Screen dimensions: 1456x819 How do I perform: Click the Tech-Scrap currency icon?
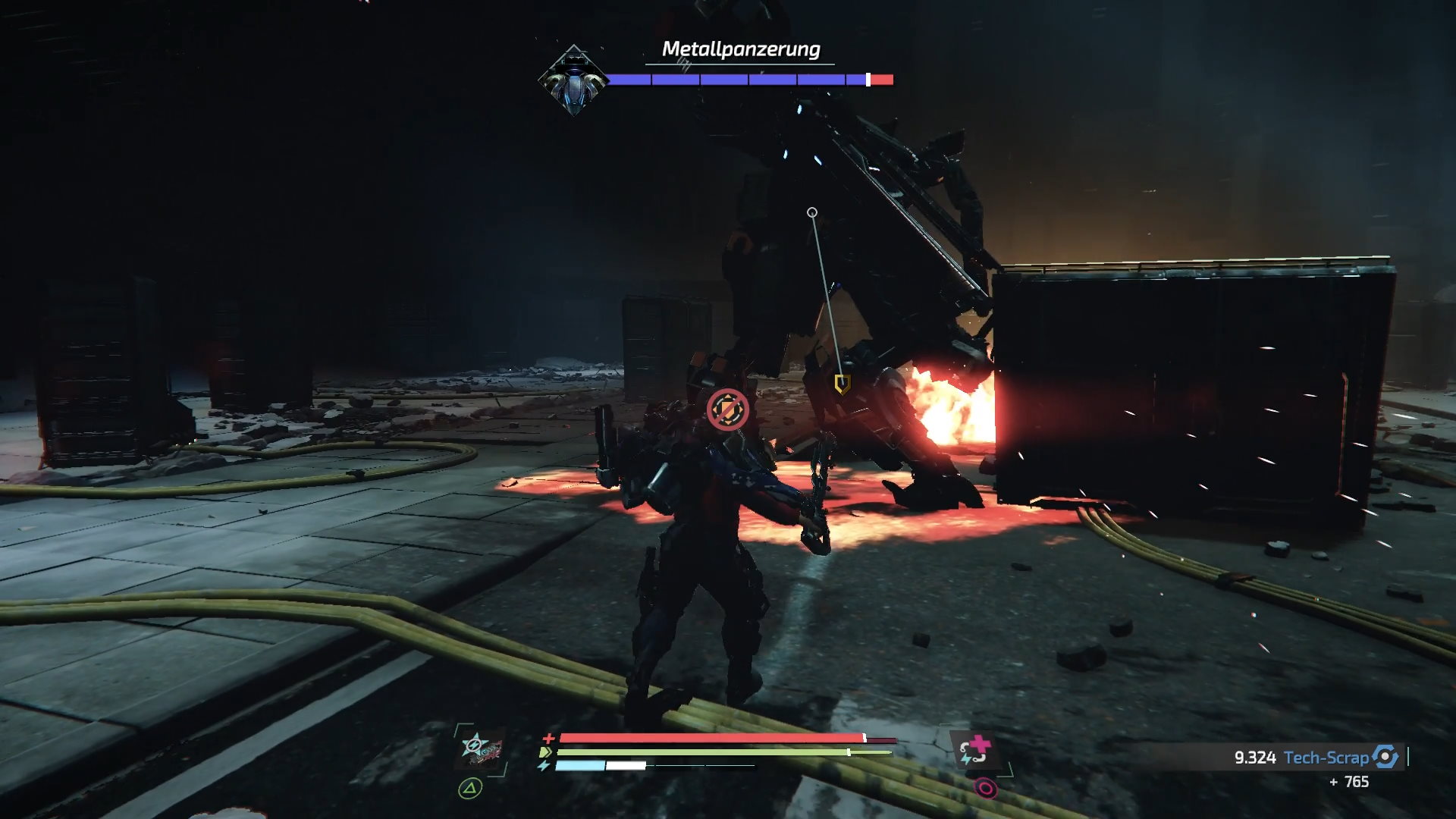1385,757
